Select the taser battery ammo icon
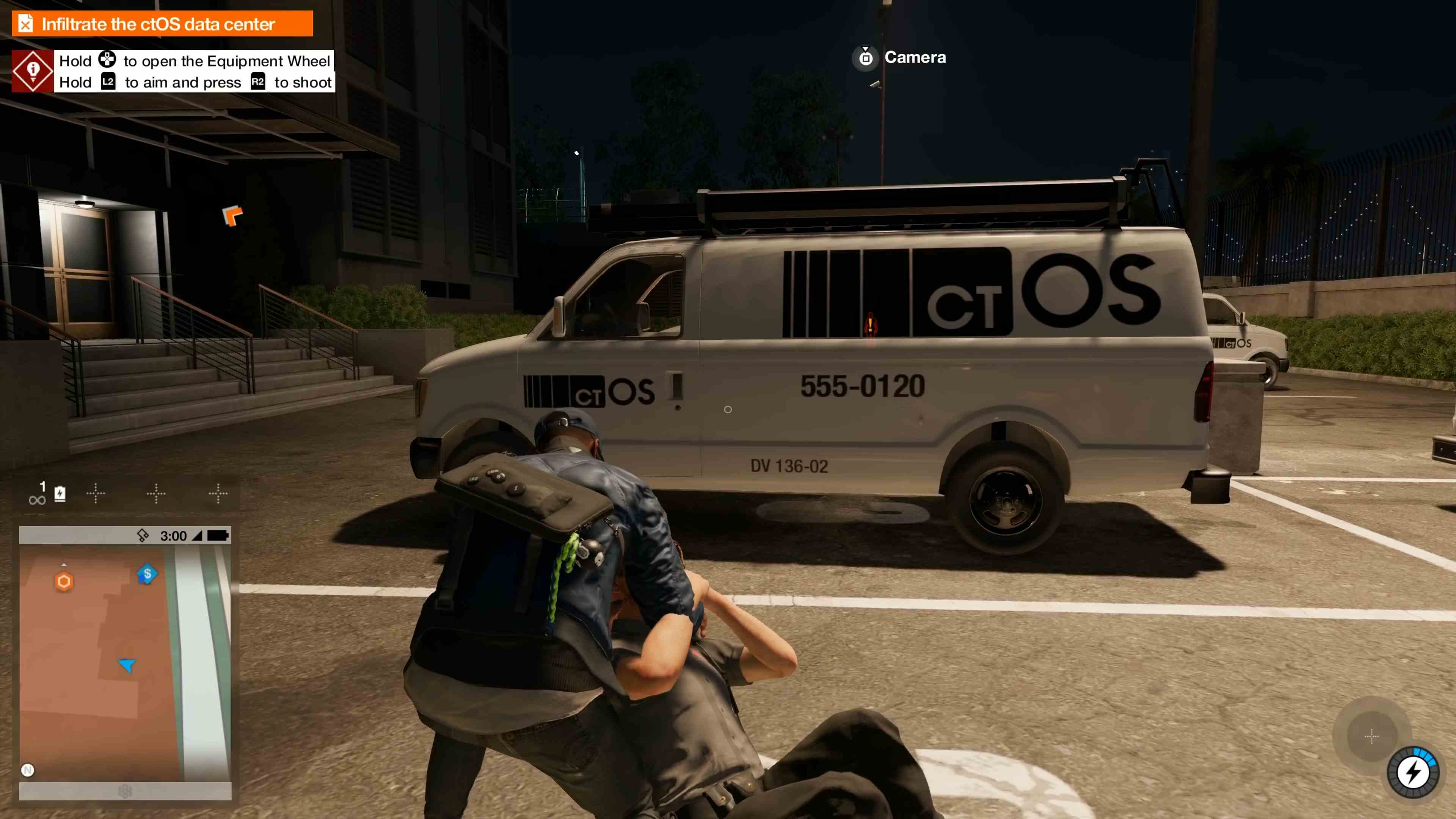This screenshot has height=819, width=1456. (x=60, y=494)
